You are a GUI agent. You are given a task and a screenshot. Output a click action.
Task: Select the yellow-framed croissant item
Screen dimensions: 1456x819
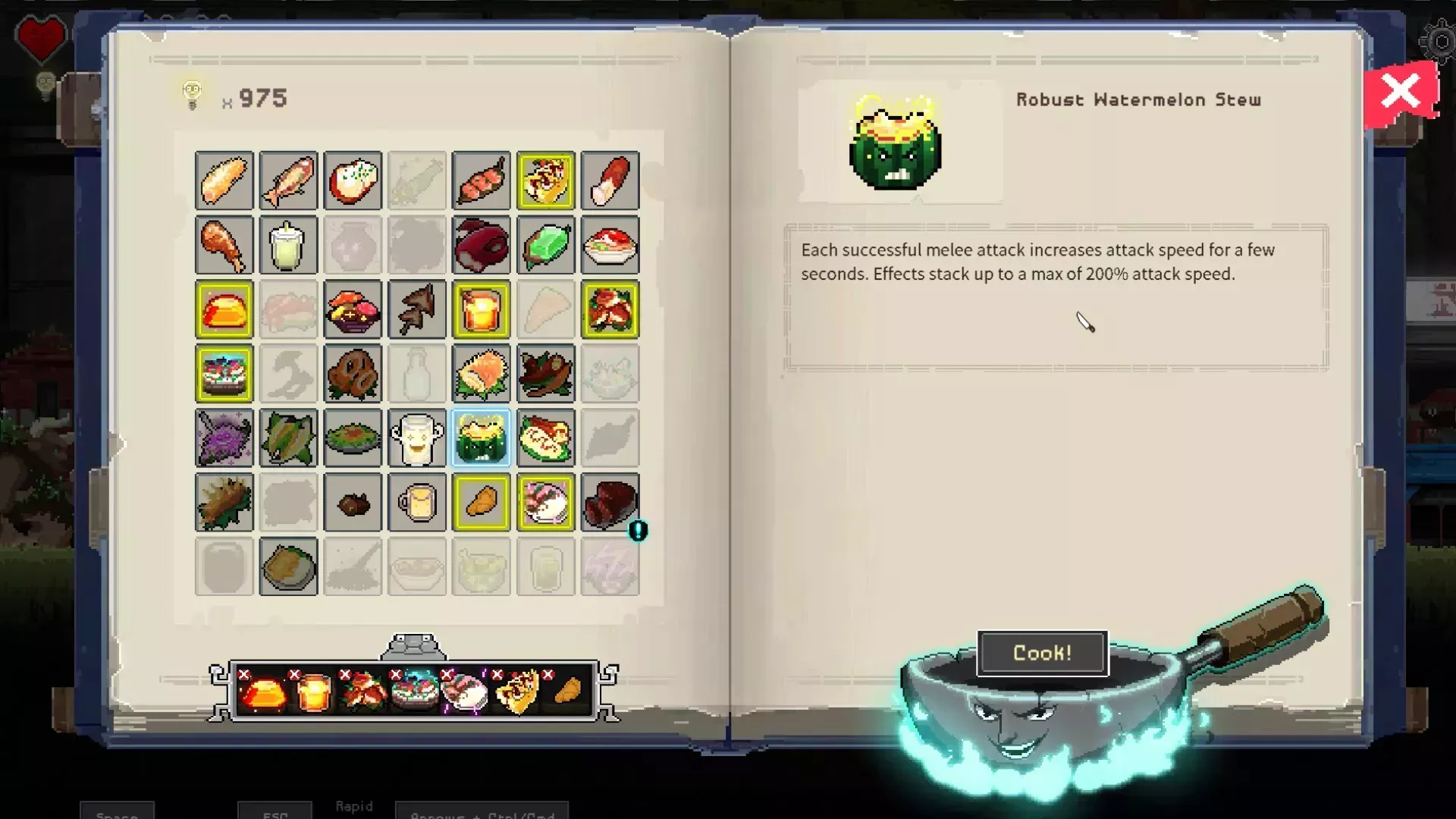tap(481, 502)
